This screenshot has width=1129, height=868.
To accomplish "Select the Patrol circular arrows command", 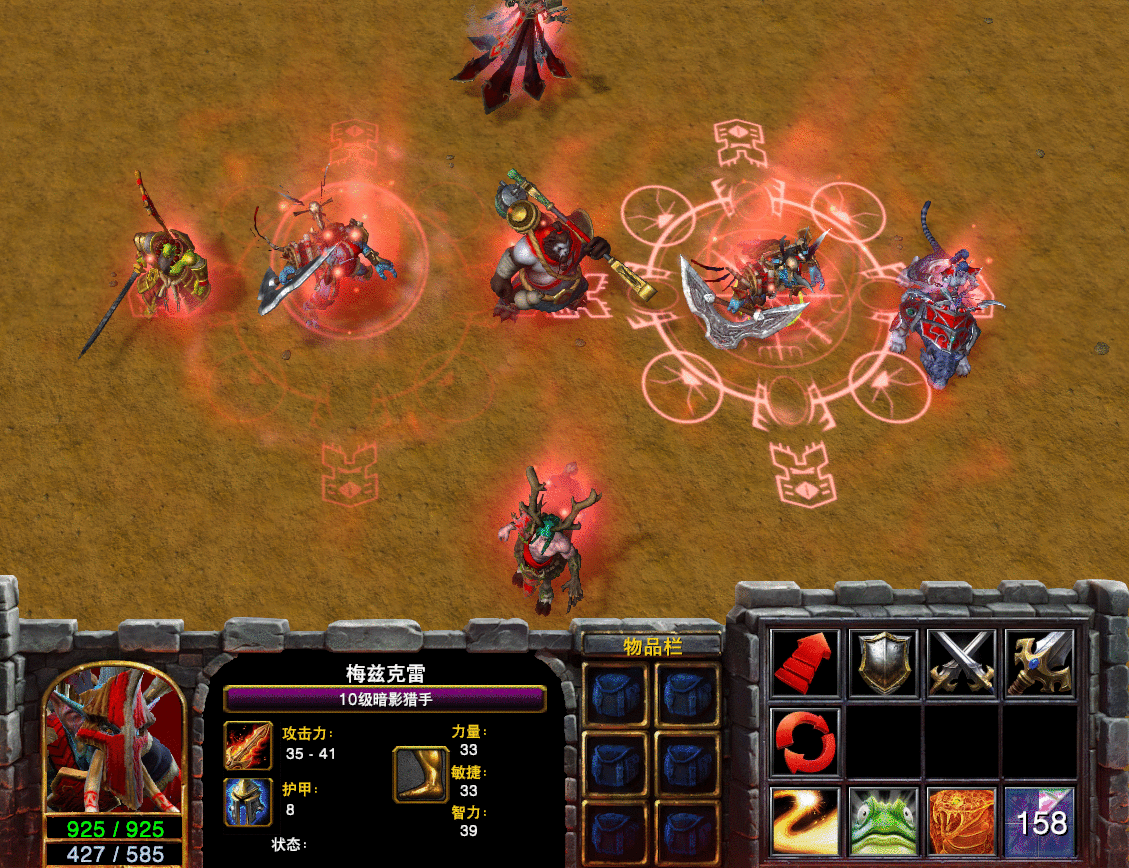I will [805, 742].
